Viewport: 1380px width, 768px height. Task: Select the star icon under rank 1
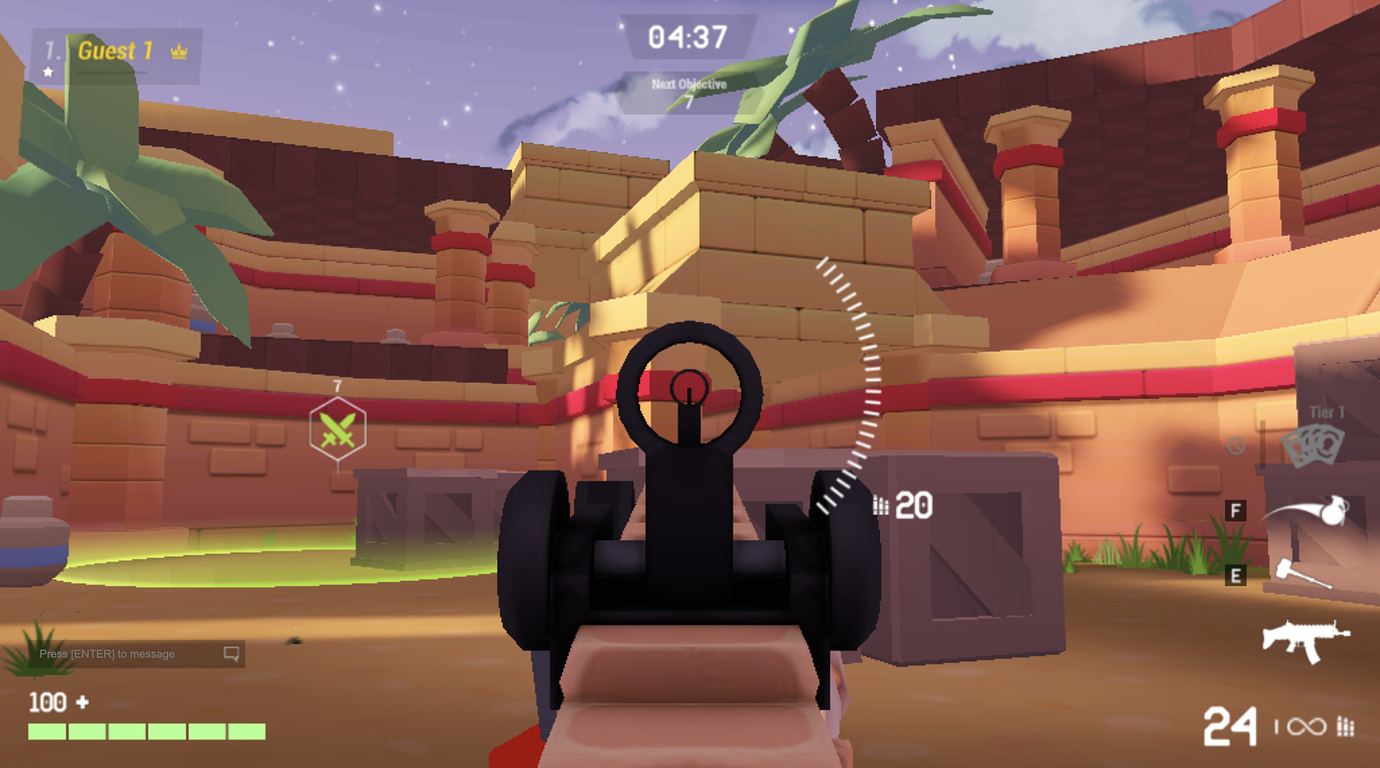pyautogui.click(x=47, y=72)
